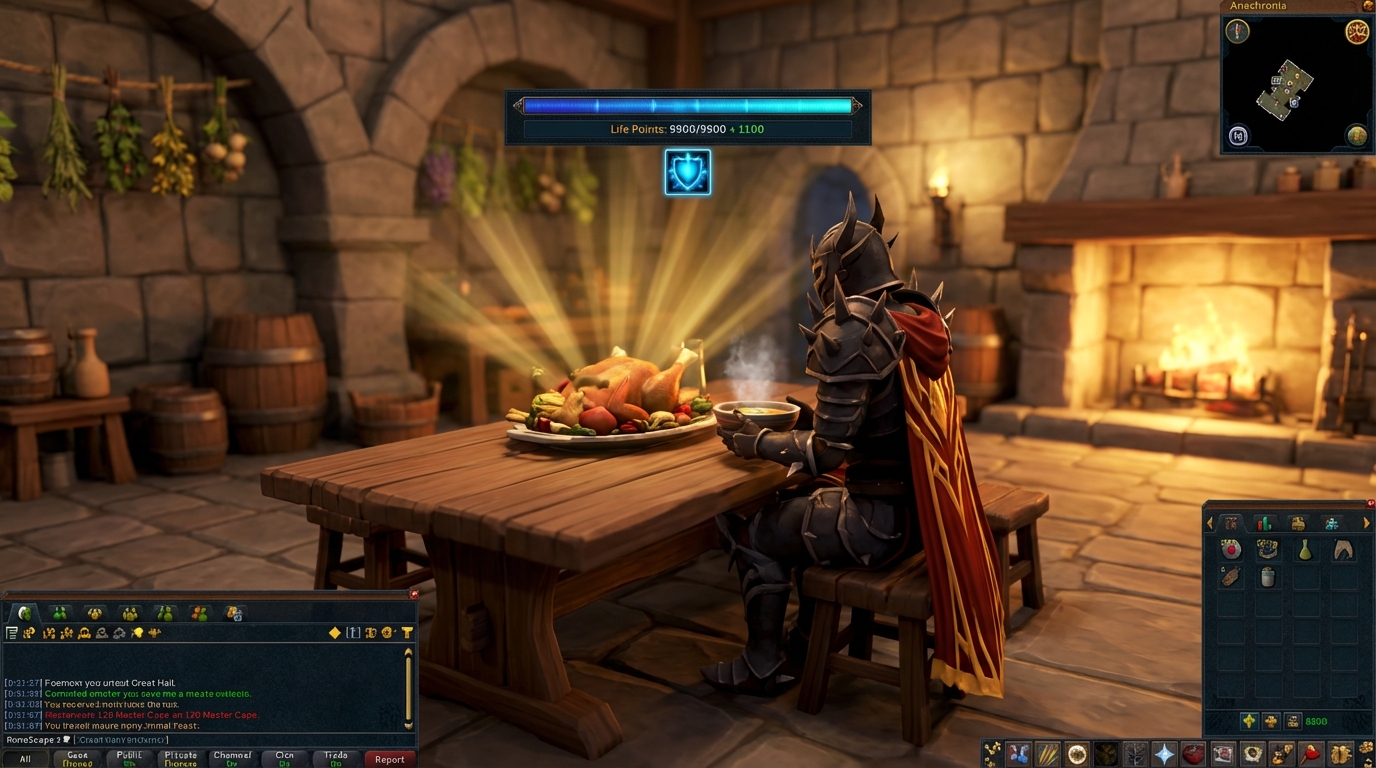Click the compass above the Anachronia minimap
Image resolution: width=1376 pixels, height=768 pixels.
[1237, 31]
